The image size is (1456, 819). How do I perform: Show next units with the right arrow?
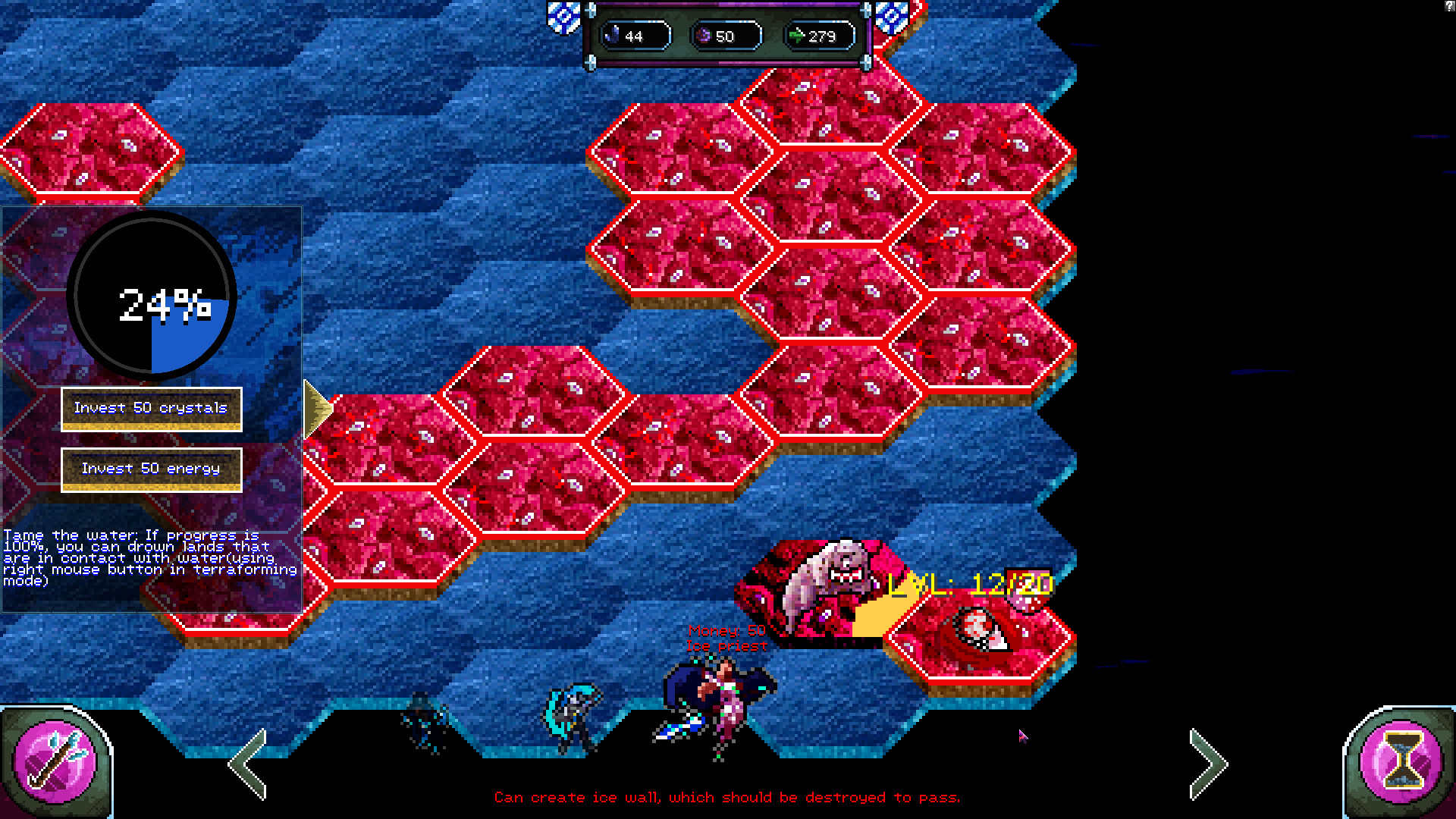pos(1207,763)
